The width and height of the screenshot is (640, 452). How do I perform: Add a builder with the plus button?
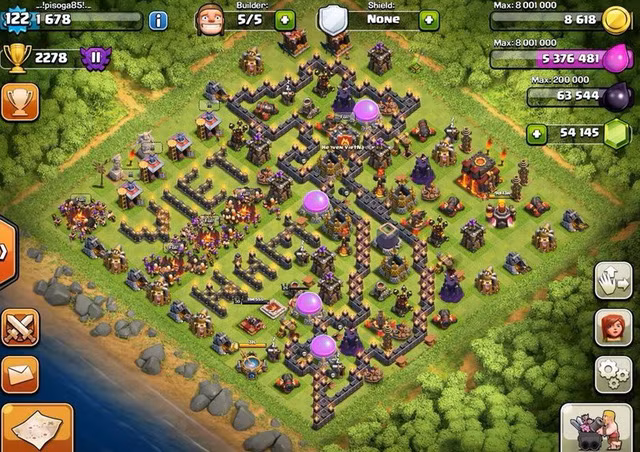tap(284, 19)
